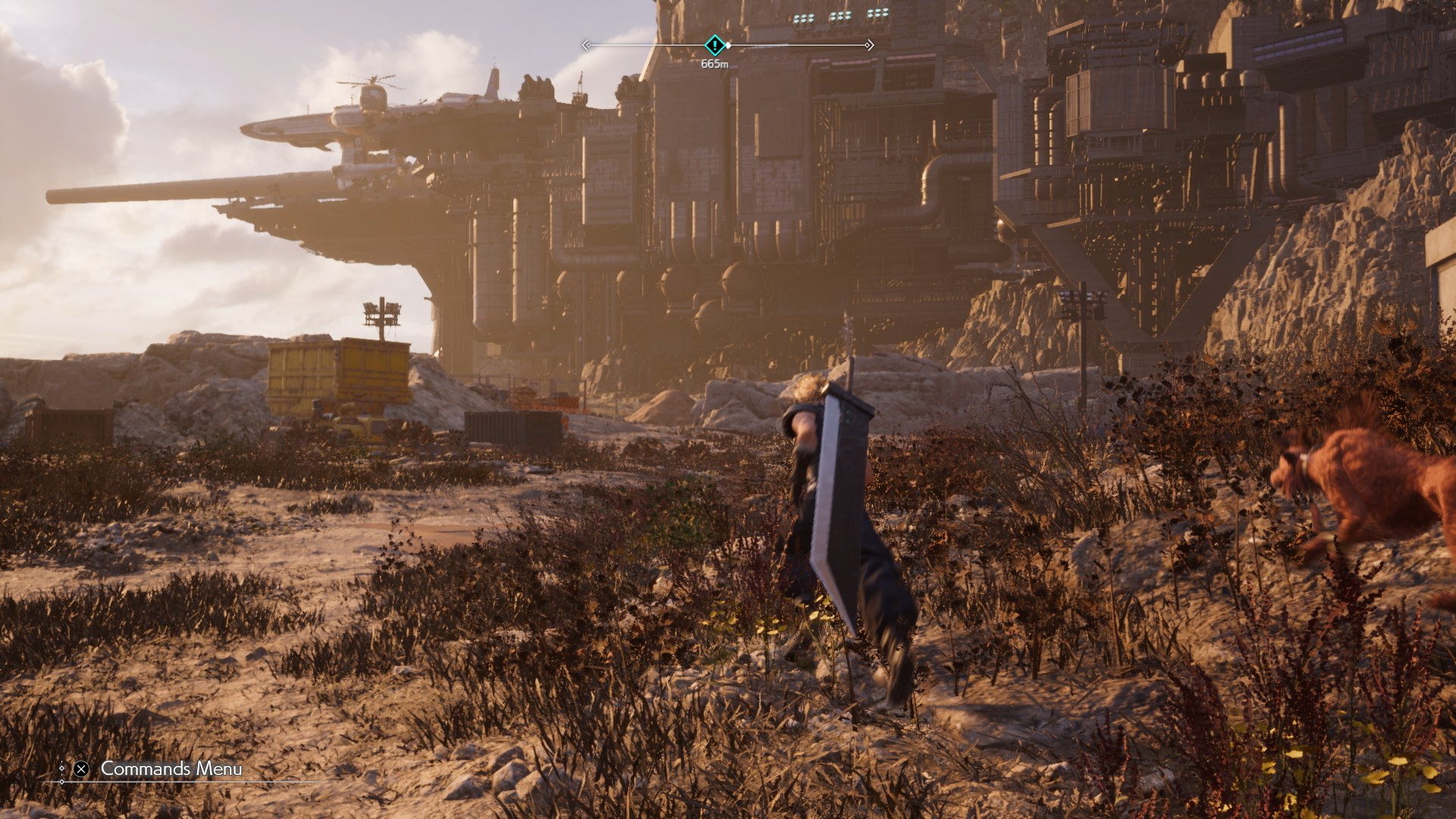Click the exclamation symbol inside the objective diamond
The width and height of the screenshot is (1456, 819).
[714, 45]
